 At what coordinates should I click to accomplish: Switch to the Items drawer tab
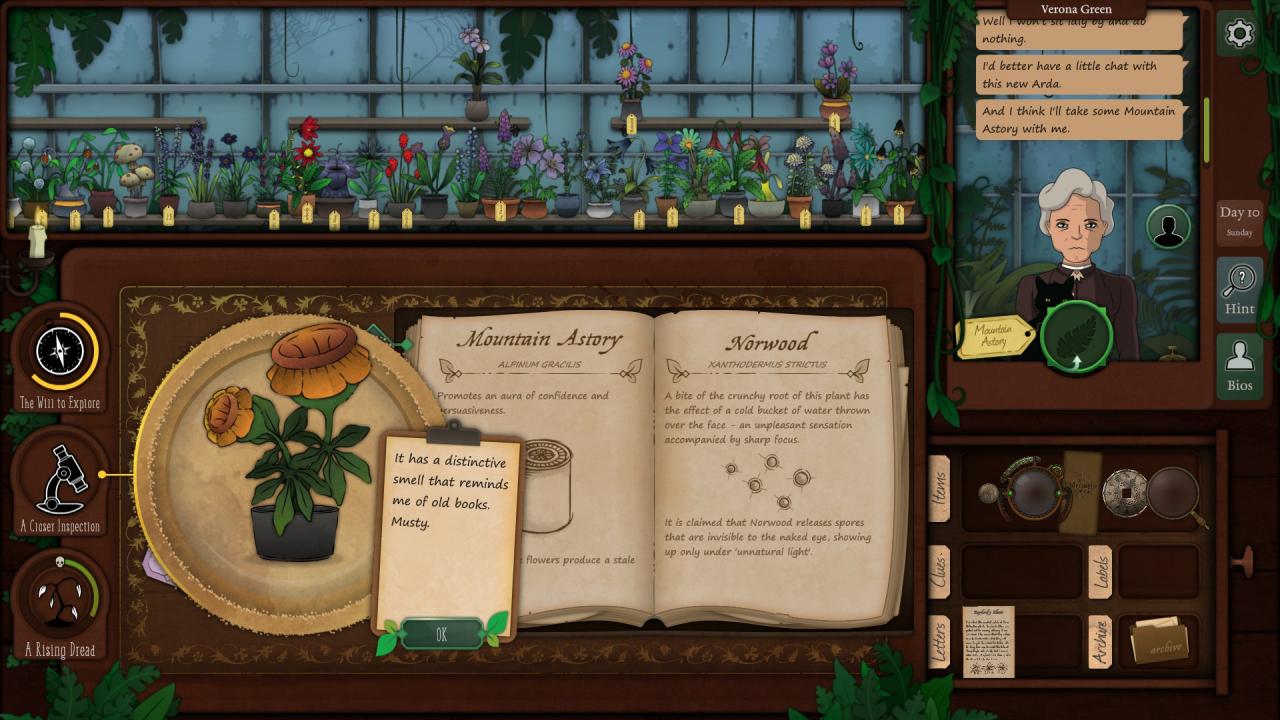940,488
